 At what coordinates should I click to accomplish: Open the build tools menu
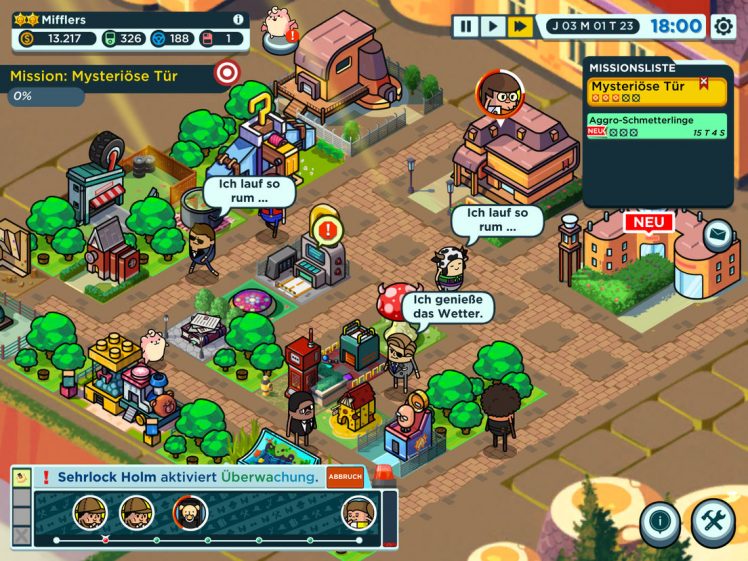point(713,521)
